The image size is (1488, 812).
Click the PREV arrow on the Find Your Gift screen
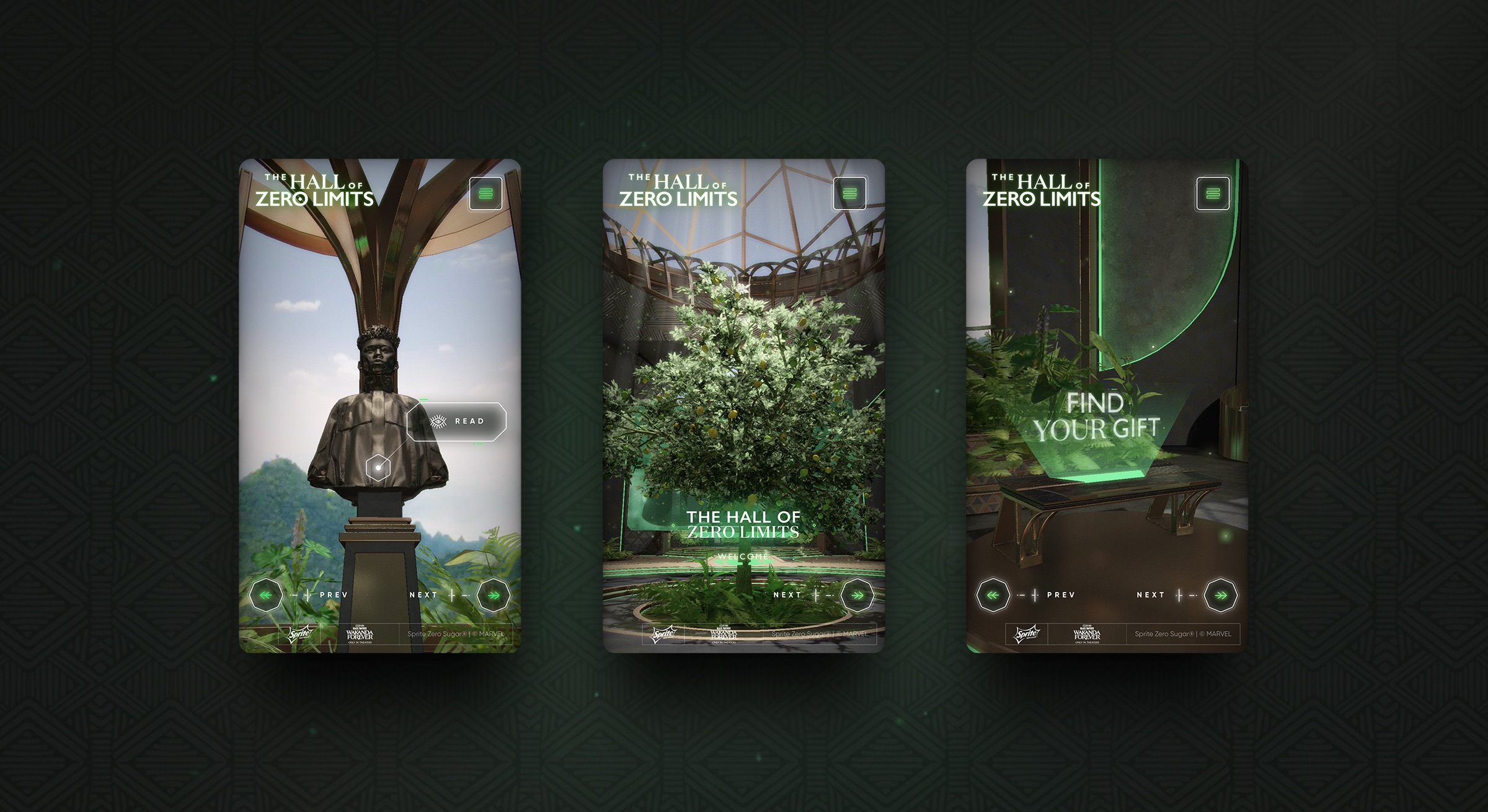[993, 595]
